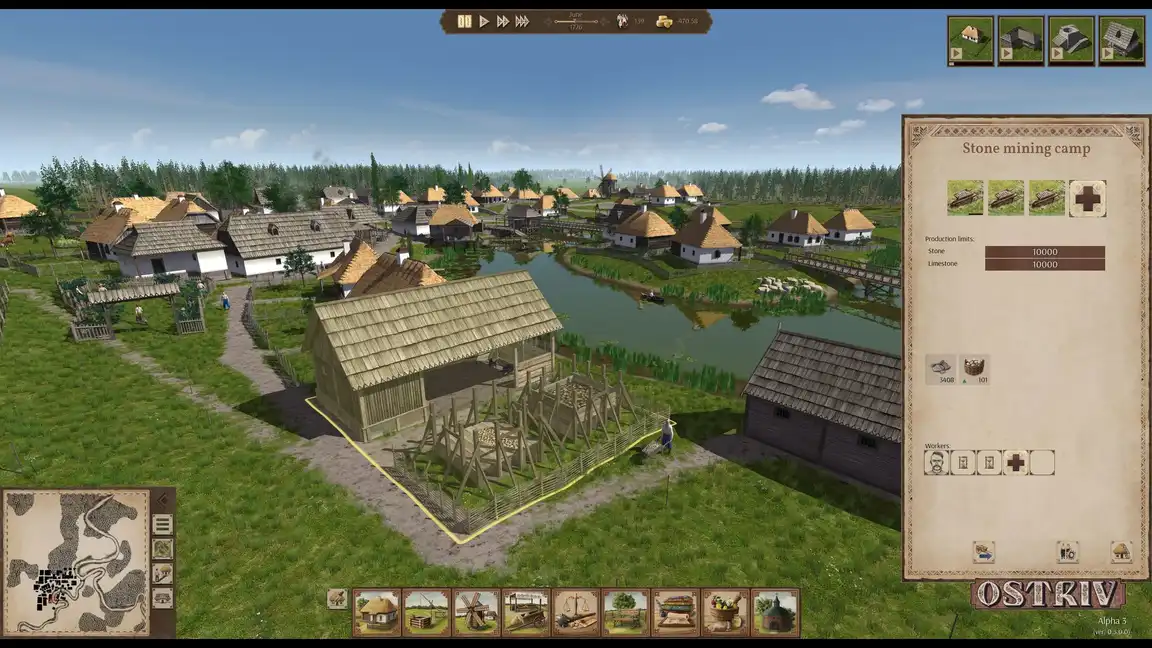Set game speed to double fast-forward
The height and width of the screenshot is (648, 1152).
coord(502,21)
